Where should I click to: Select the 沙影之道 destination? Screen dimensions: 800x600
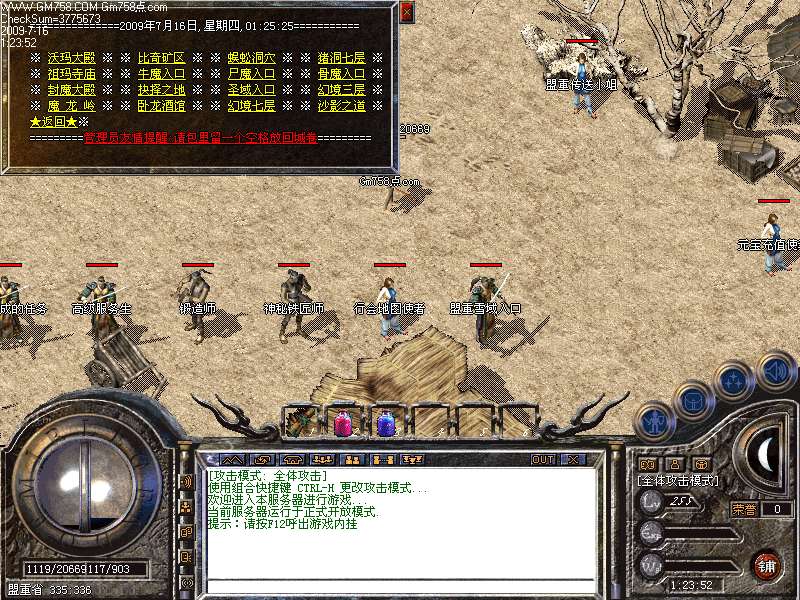pos(341,106)
